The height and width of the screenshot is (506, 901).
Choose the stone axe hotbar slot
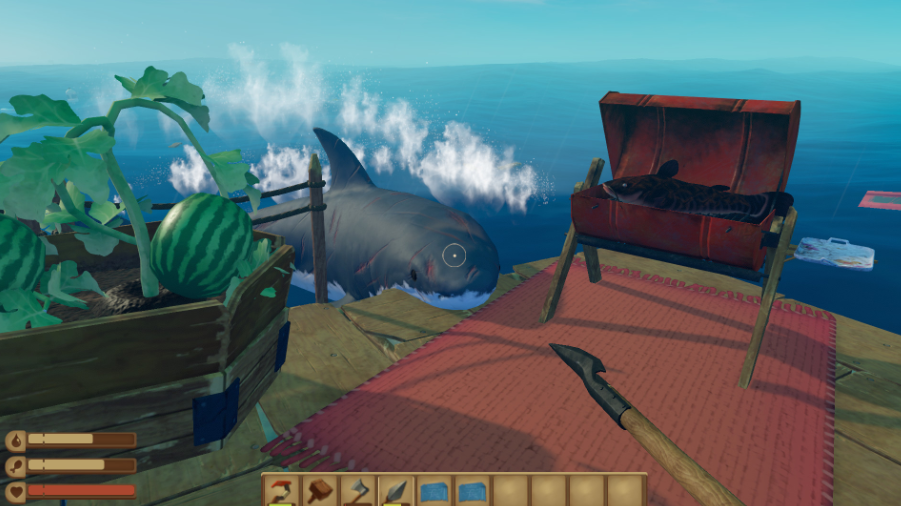pyautogui.click(x=358, y=491)
